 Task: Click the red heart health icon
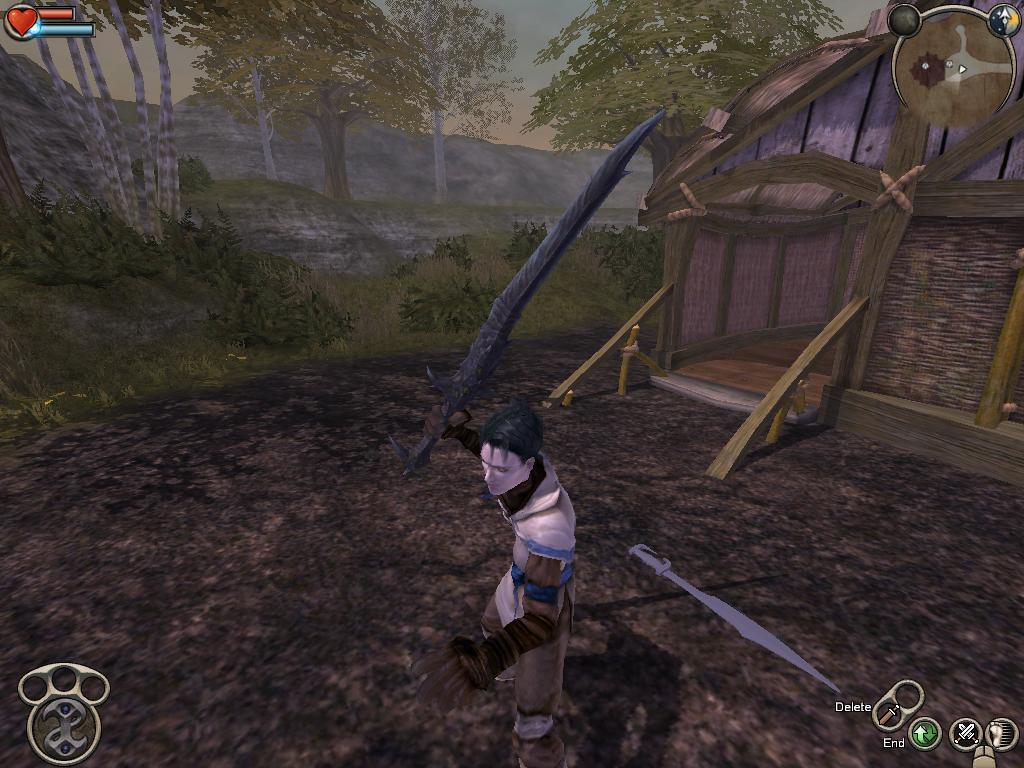[21, 21]
